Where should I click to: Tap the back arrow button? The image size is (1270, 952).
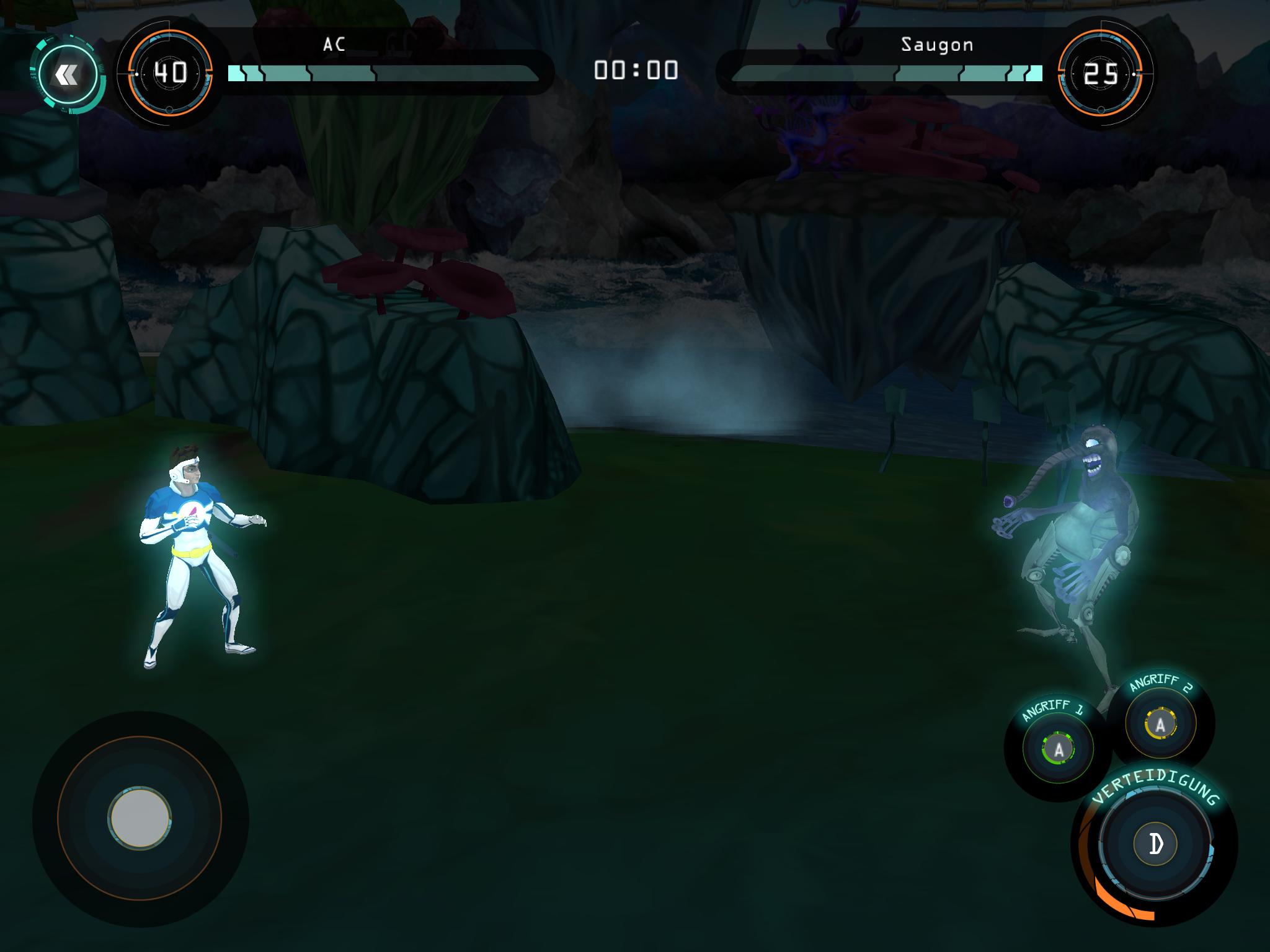(x=67, y=75)
